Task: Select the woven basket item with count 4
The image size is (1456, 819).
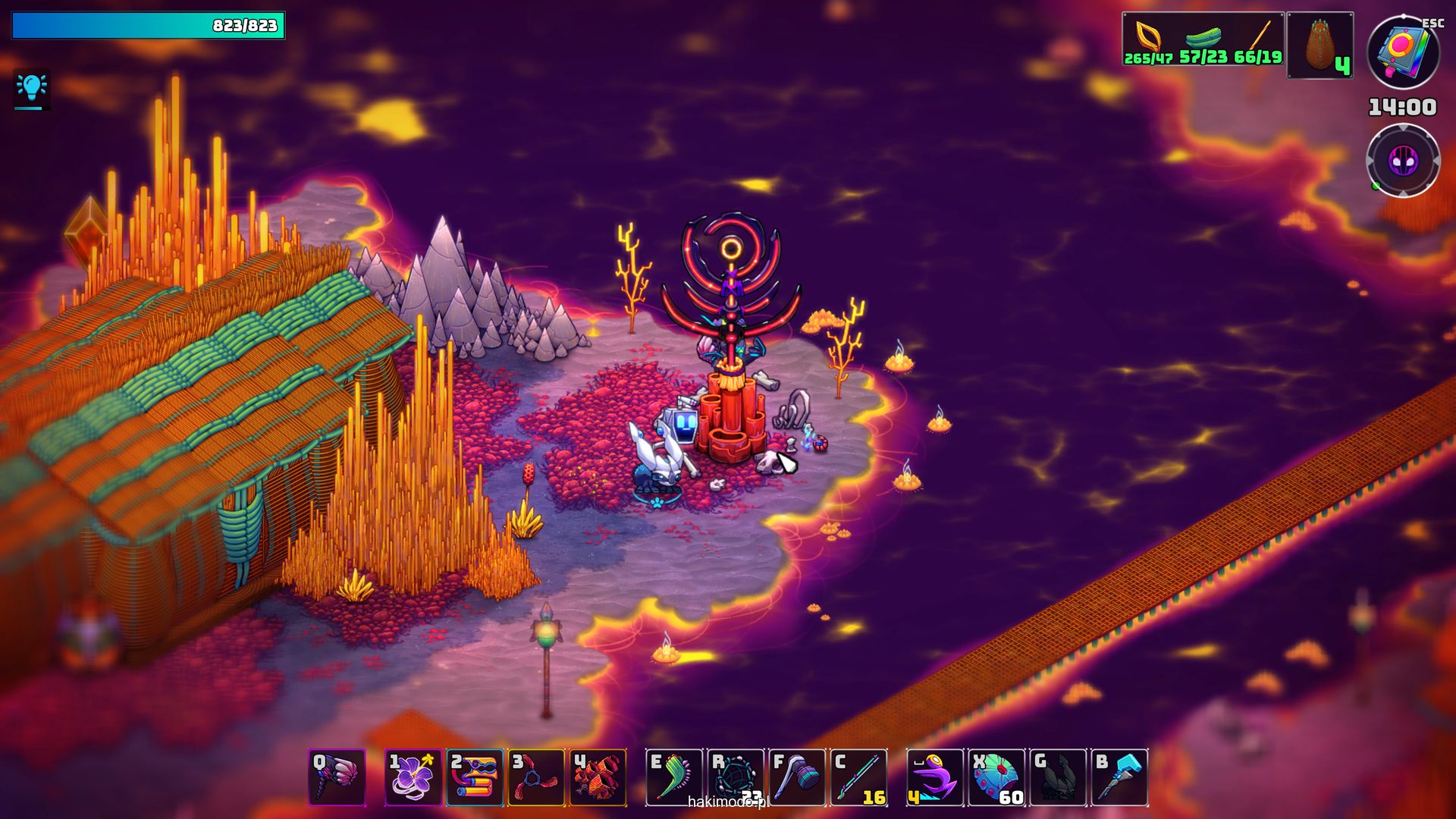Action: [1320, 45]
